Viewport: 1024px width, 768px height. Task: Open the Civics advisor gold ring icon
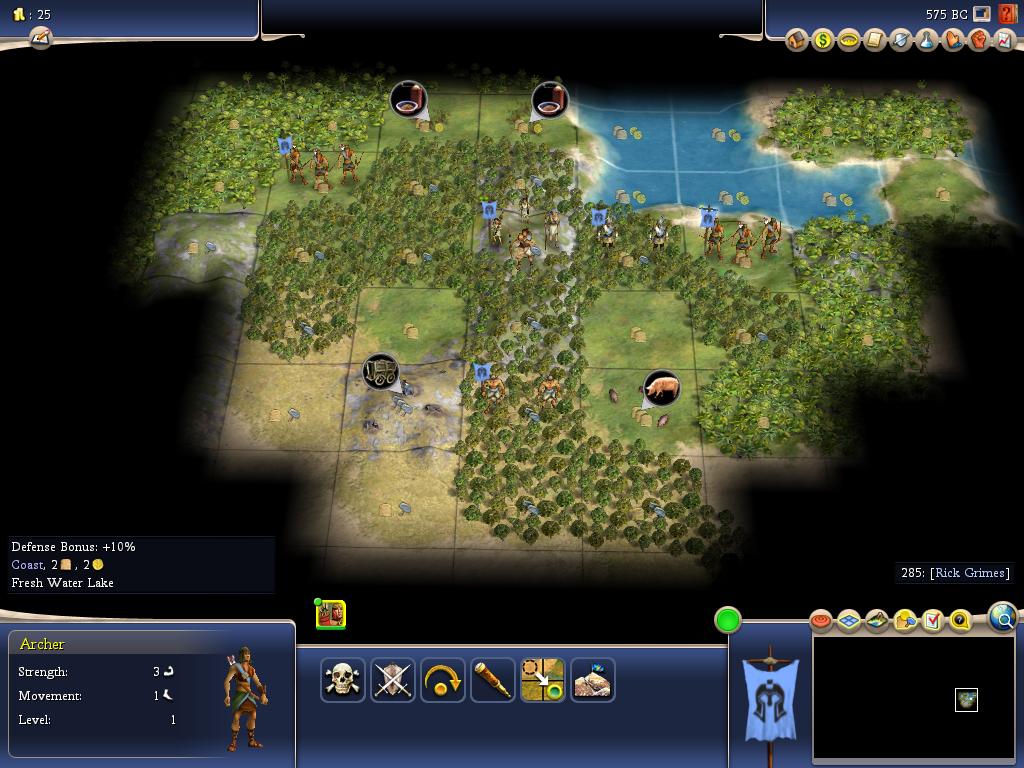coord(849,40)
